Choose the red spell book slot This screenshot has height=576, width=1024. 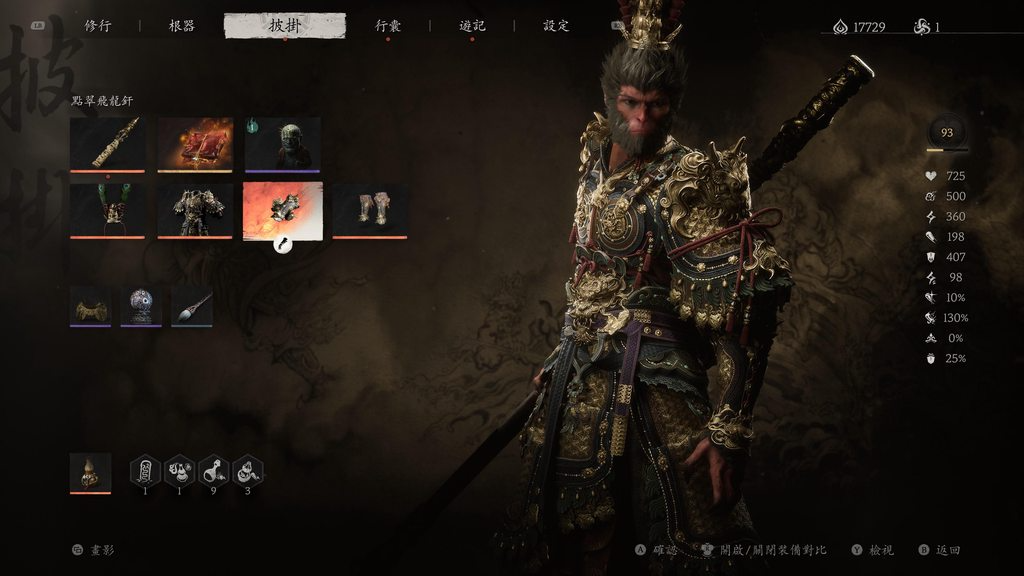pos(195,144)
